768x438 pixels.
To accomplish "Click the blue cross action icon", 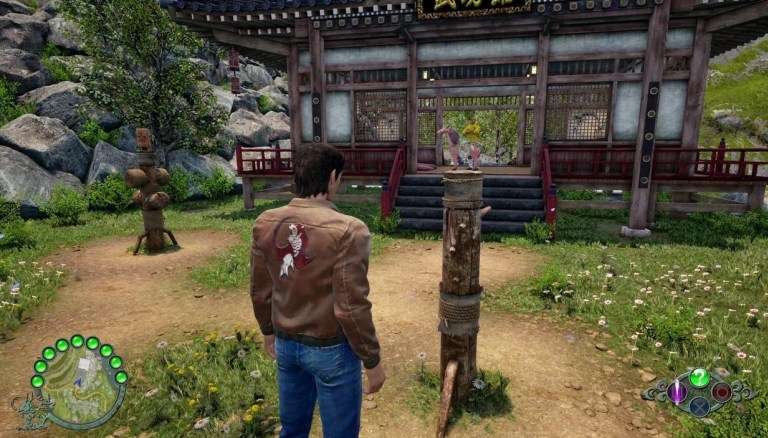I will pyautogui.click(x=699, y=407).
